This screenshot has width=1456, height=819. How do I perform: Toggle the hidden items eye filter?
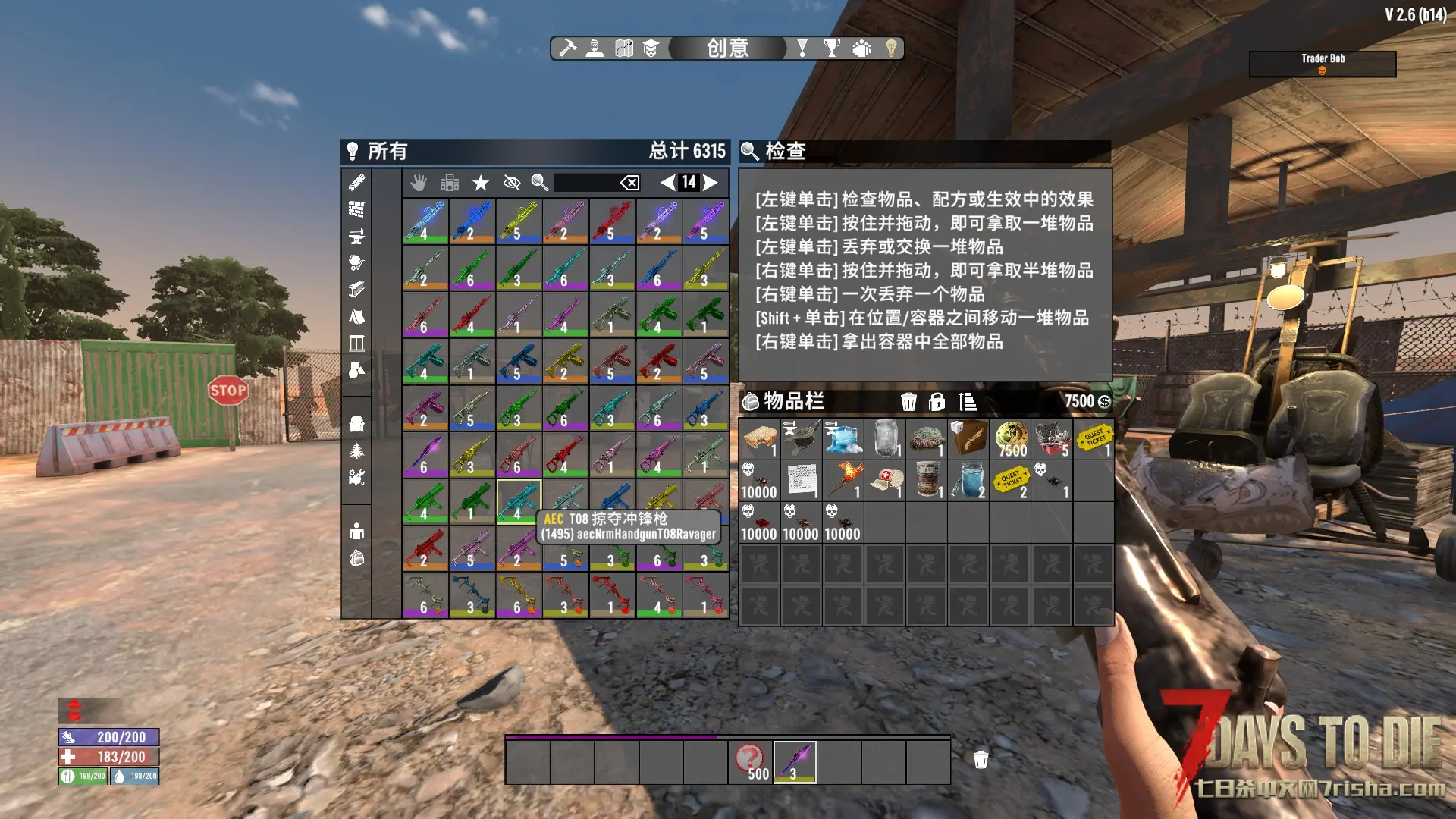click(x=512, y=182)
